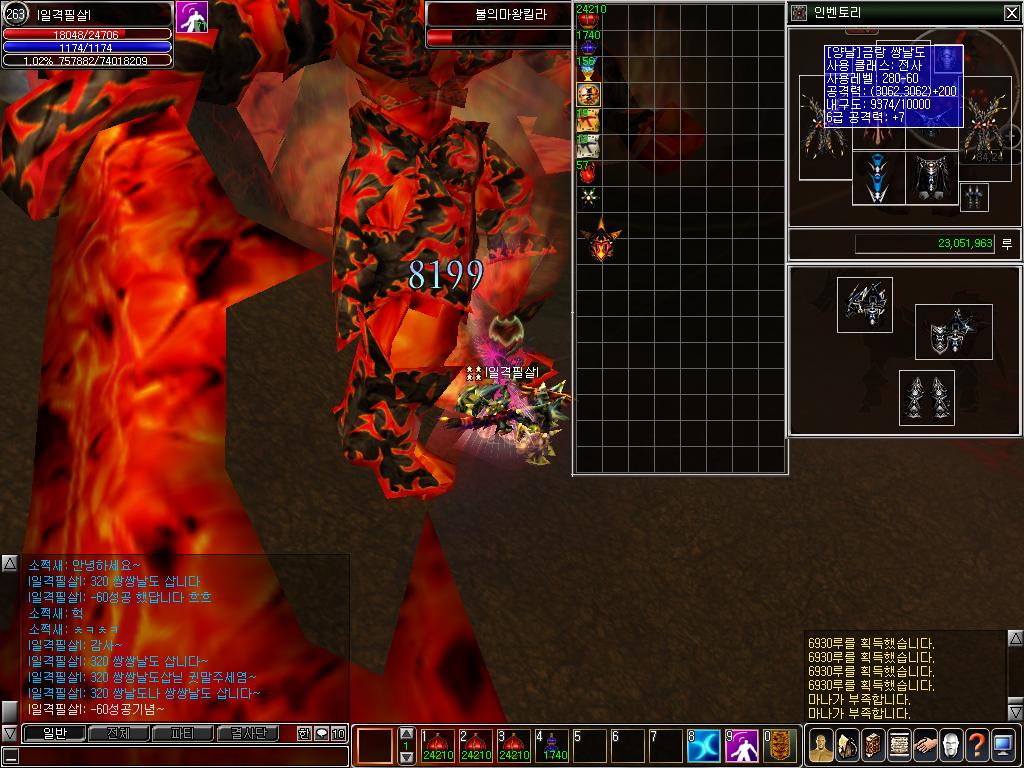Click the handshake trade icon

click(x=925, y=746)
